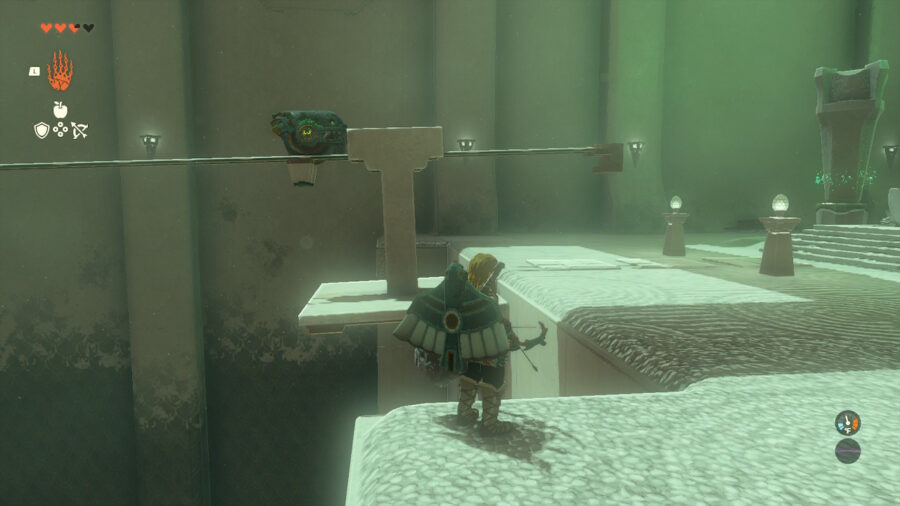This screenshot has height=506, width=900.
Task: Click the round noise meter
Action: (847, 451)
